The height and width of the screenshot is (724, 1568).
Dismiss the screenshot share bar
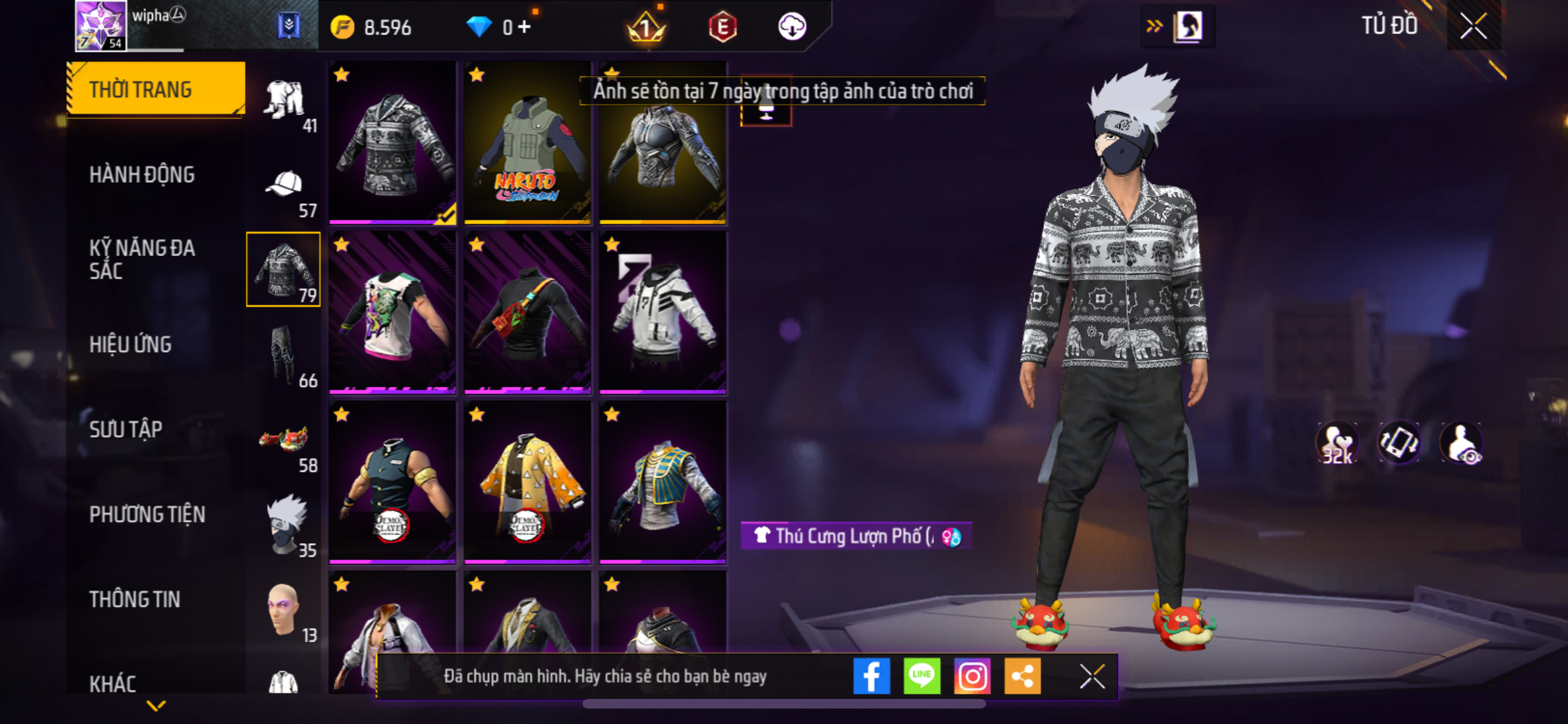tap(1092, 676)
